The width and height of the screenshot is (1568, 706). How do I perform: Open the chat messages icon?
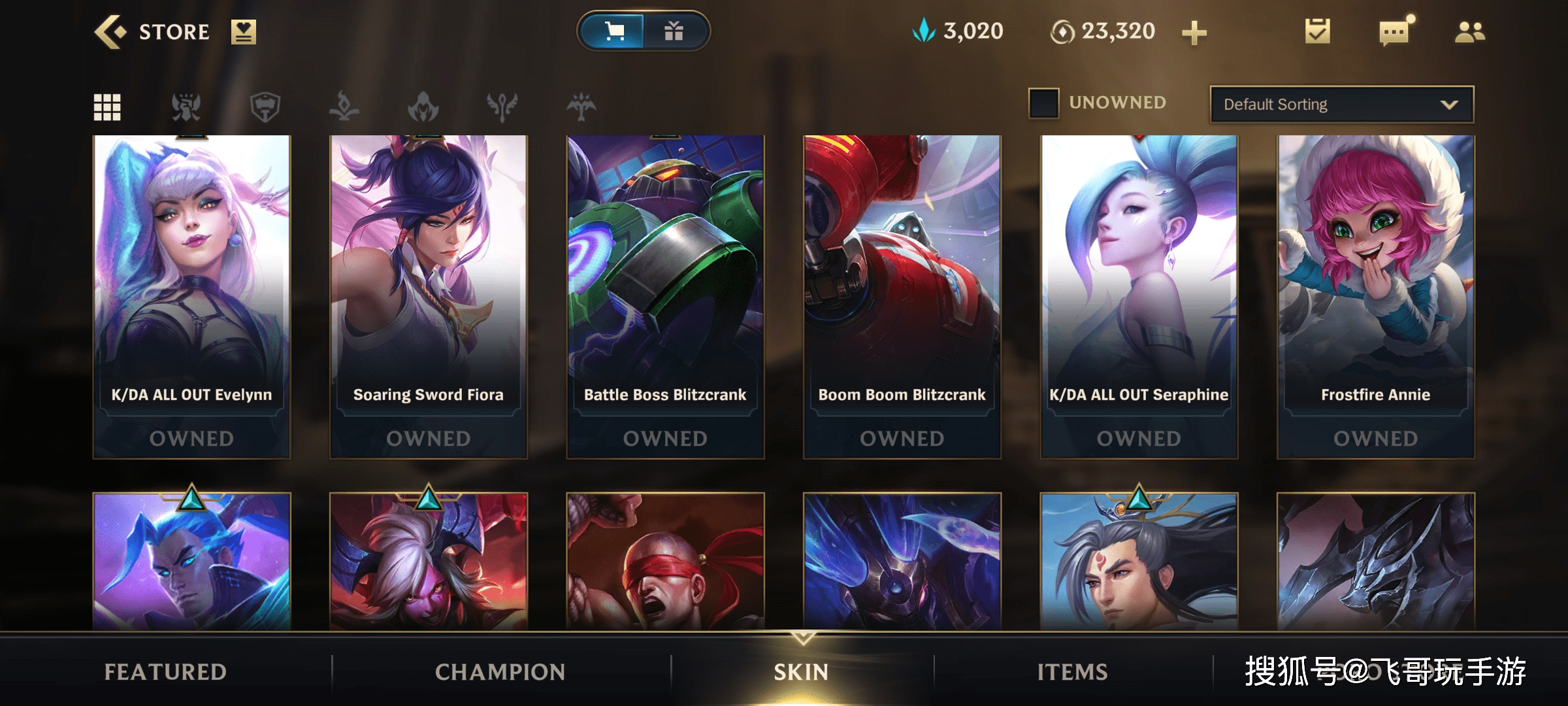click(x=1394, y=31)
